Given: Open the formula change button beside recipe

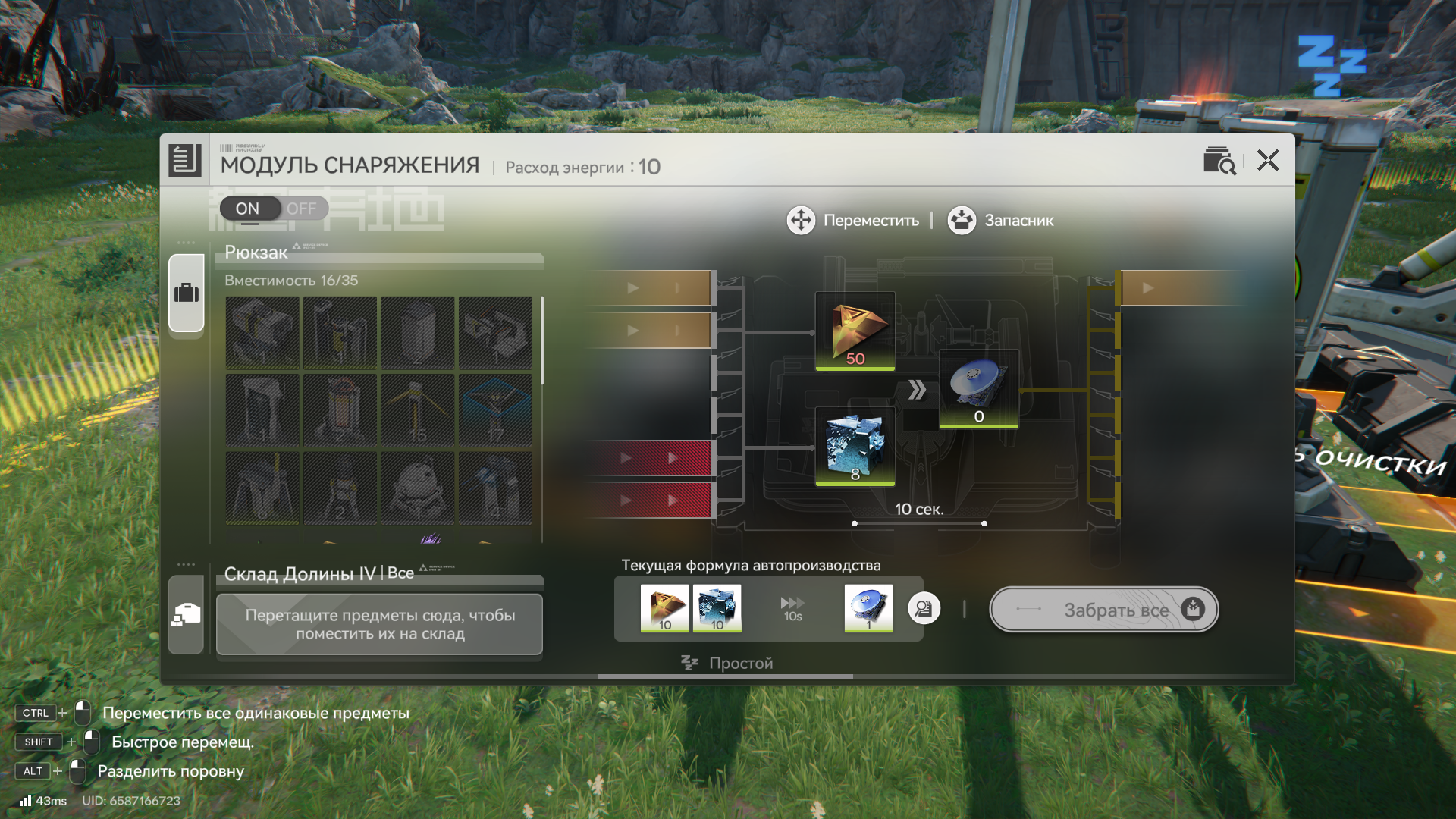Looking at the screenshot, I should coord(924,608).
